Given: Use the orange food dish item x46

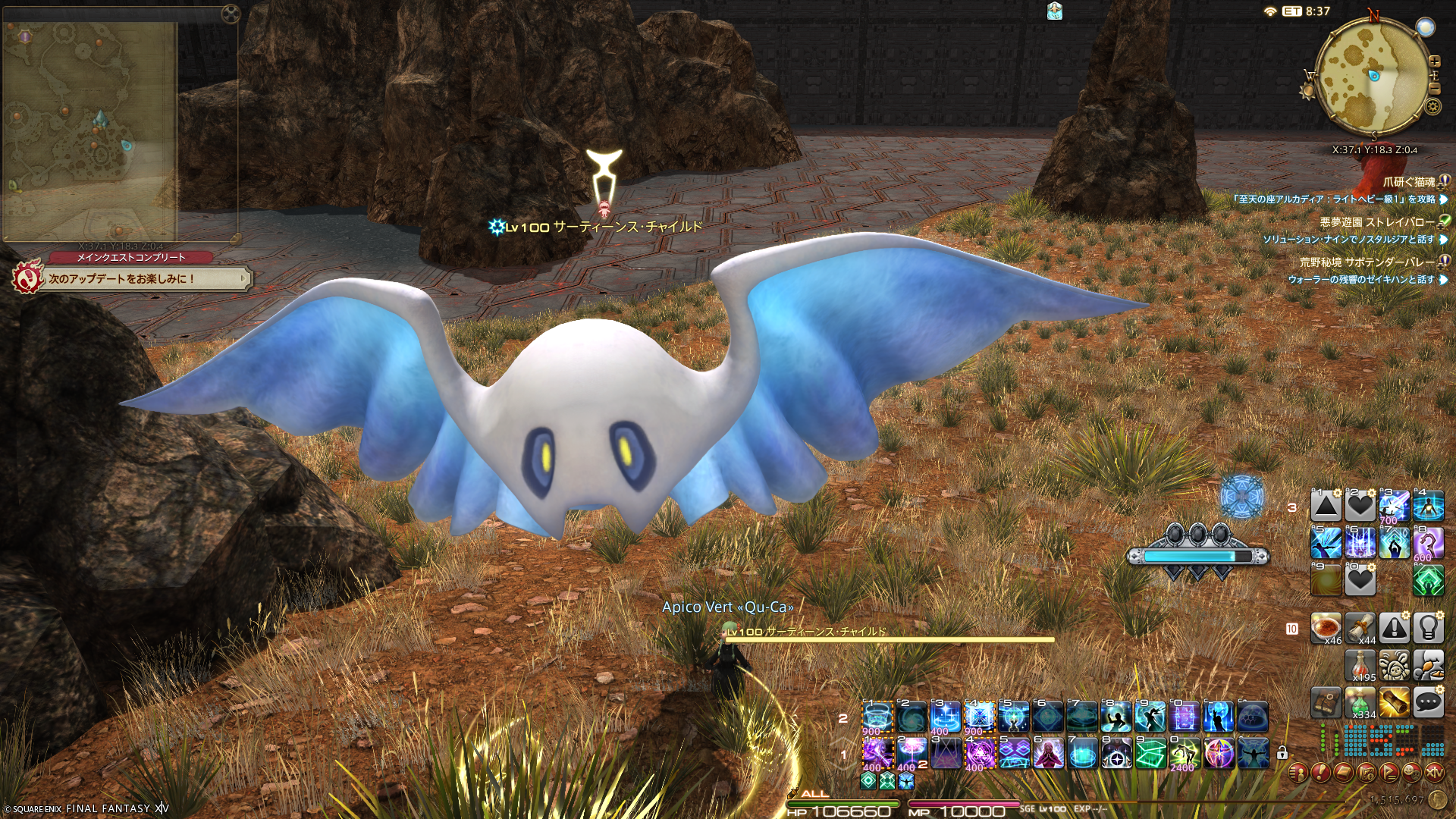Looking at the screenshot, I should coord(1326,629).
